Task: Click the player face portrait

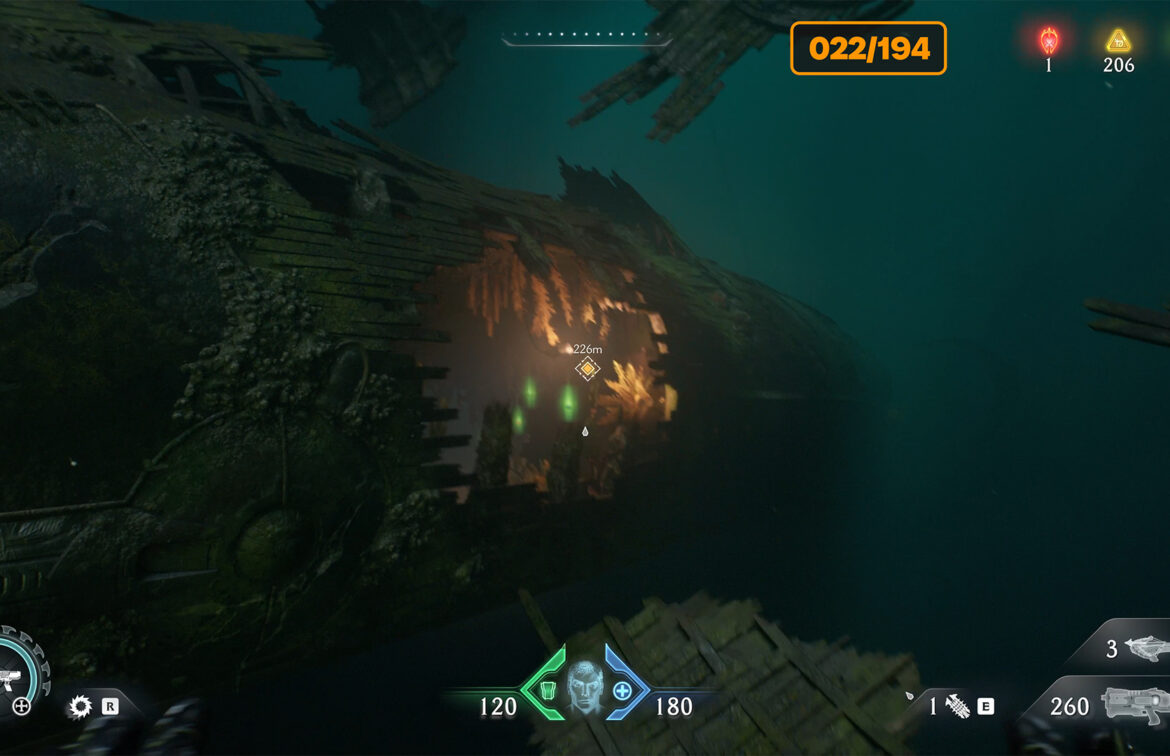Action: [x=585, y=686]
